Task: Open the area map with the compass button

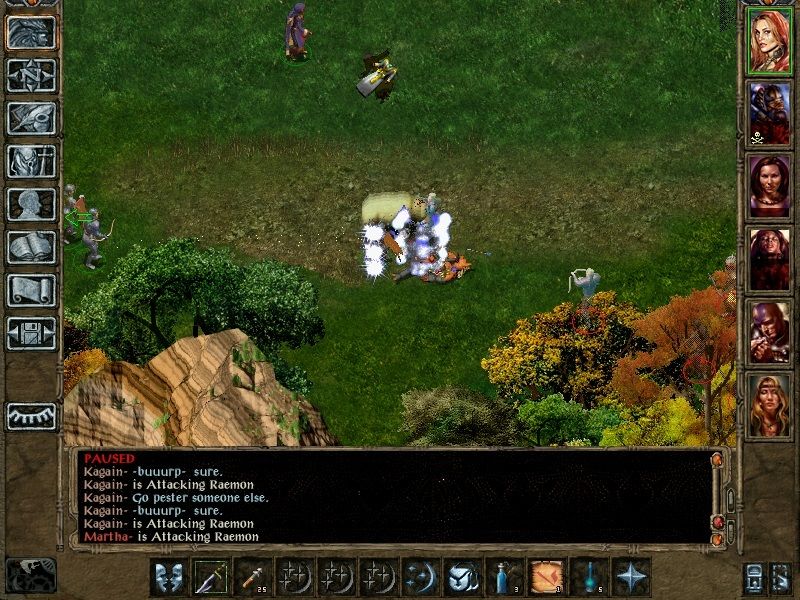Action: (31, 75)
